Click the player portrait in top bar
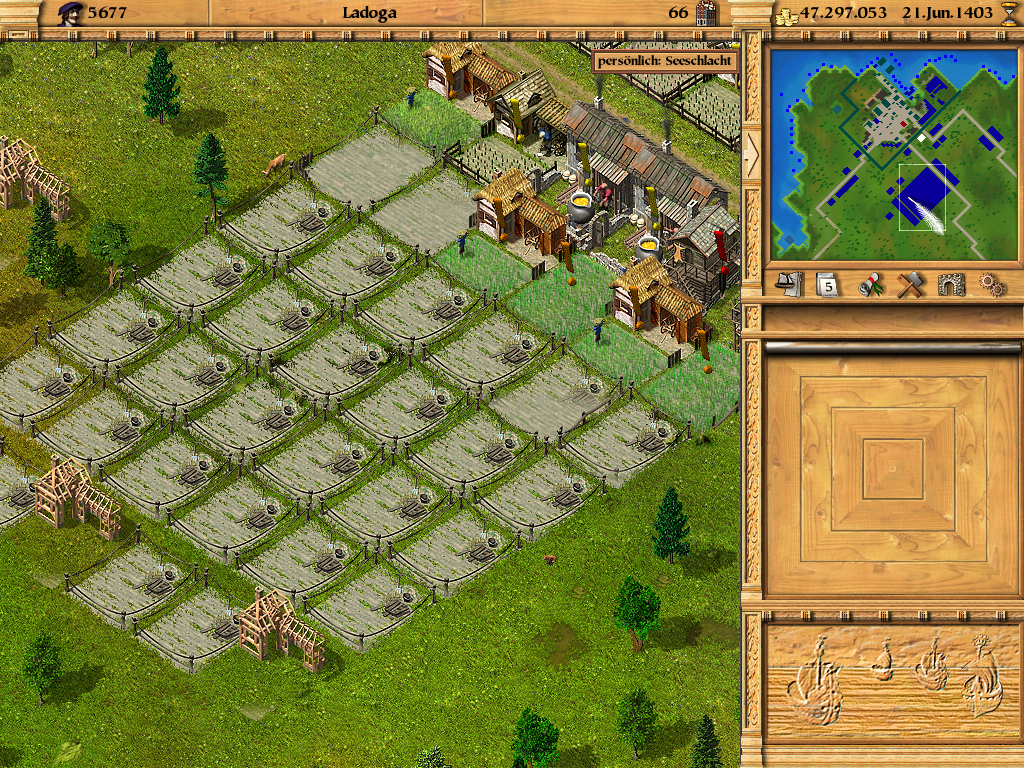This screenshot has width=1024, height=768. 70,13
